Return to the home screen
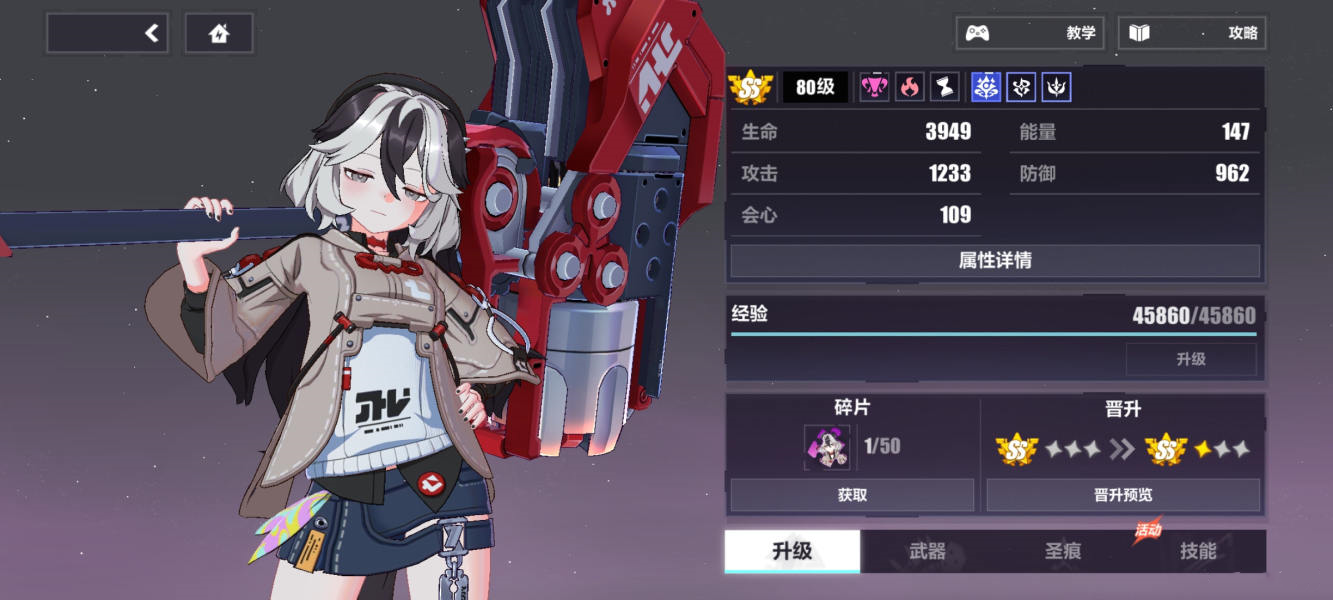 point(219,34)
